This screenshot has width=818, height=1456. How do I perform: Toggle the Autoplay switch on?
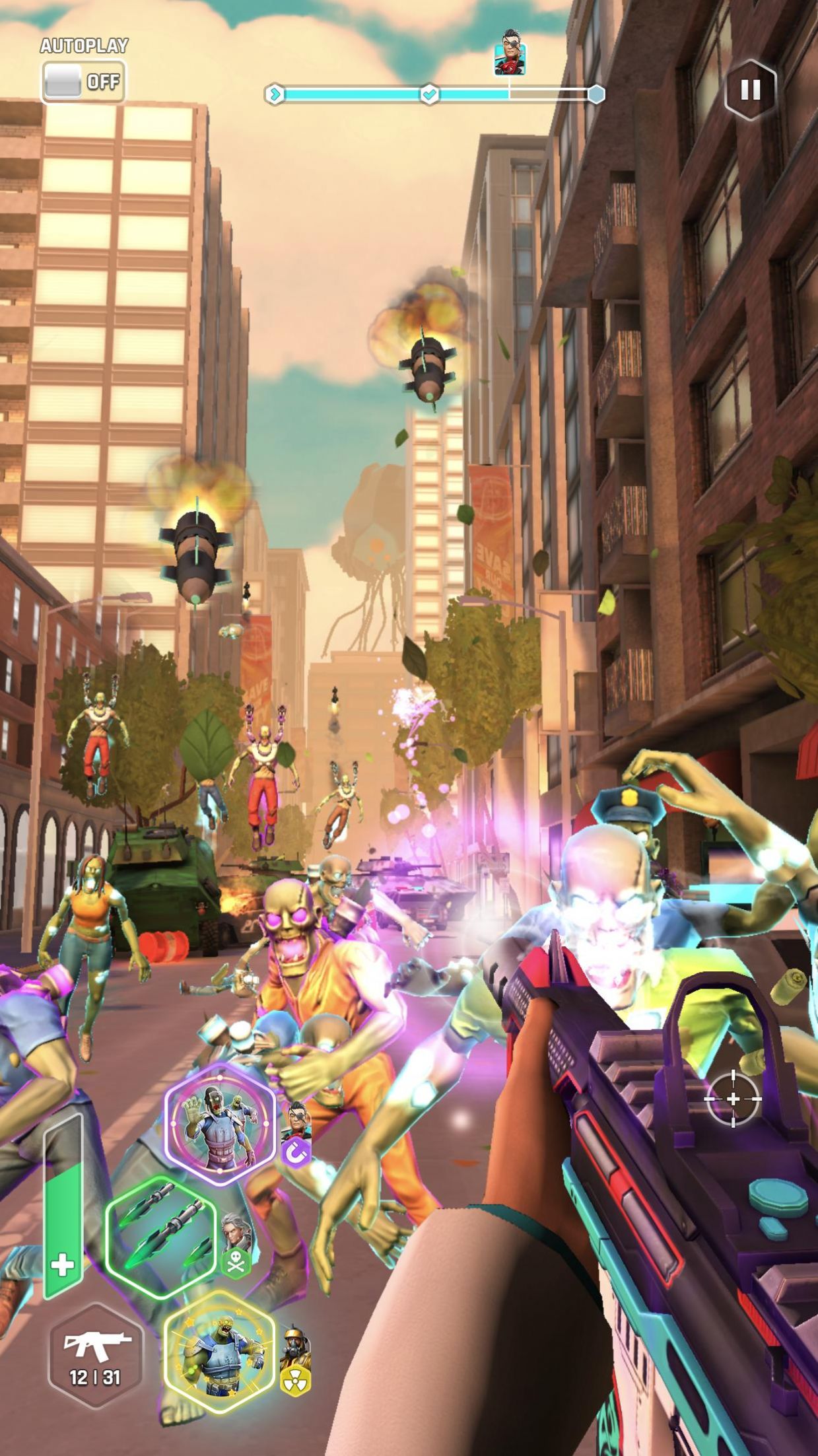pyautogui.click(x=83, y=82)
